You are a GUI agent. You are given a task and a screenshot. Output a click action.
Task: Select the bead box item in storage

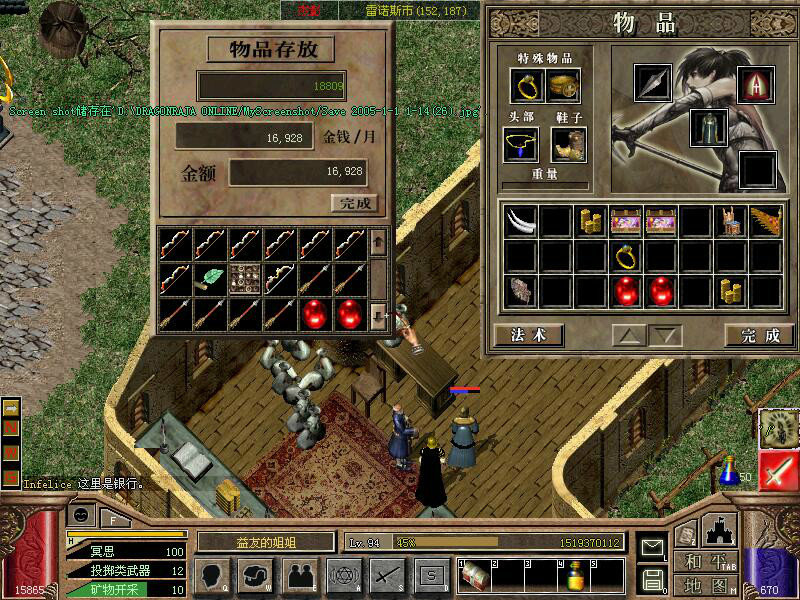click(x=245, y=278)
